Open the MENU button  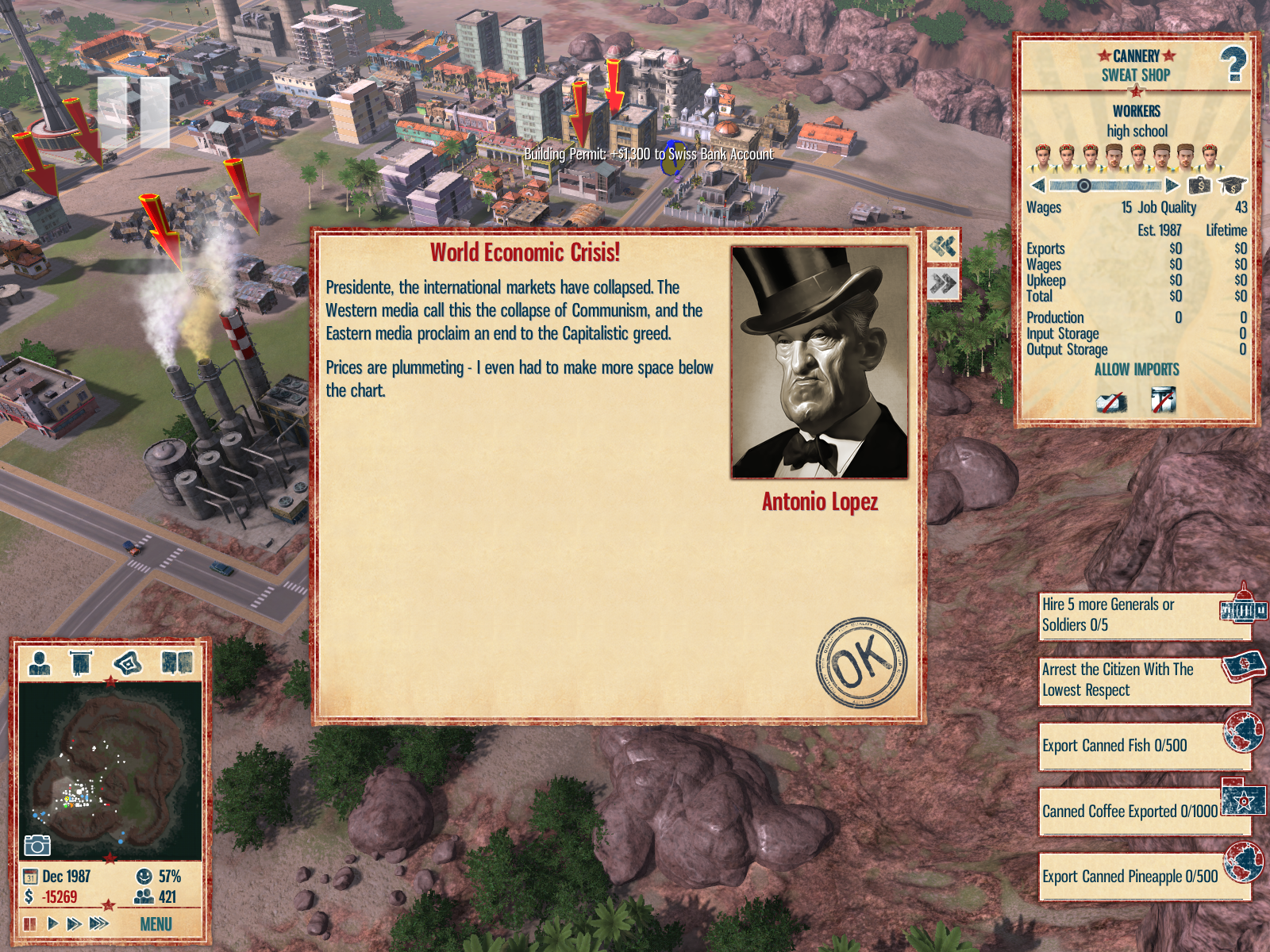click(156, 924)
